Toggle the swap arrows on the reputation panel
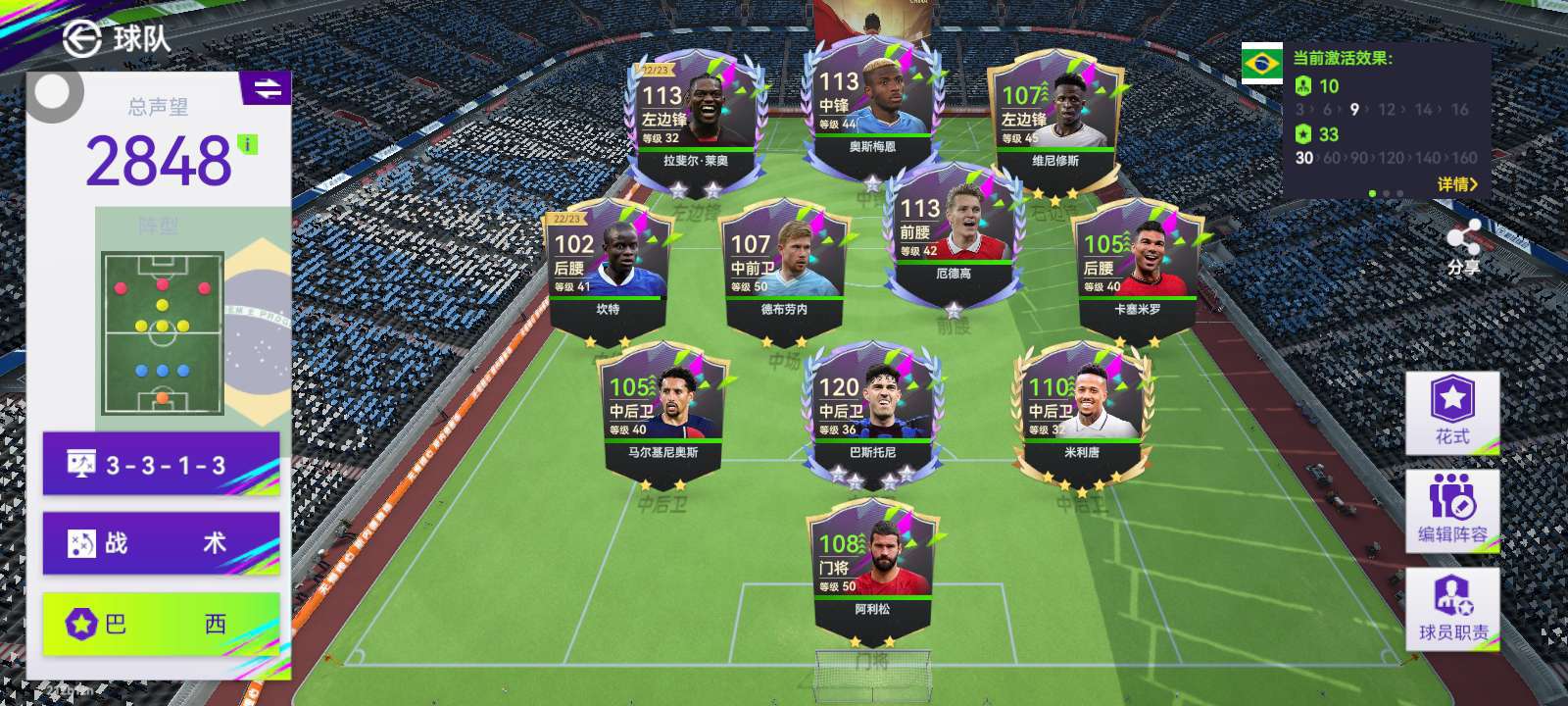 tap(267, 89)
